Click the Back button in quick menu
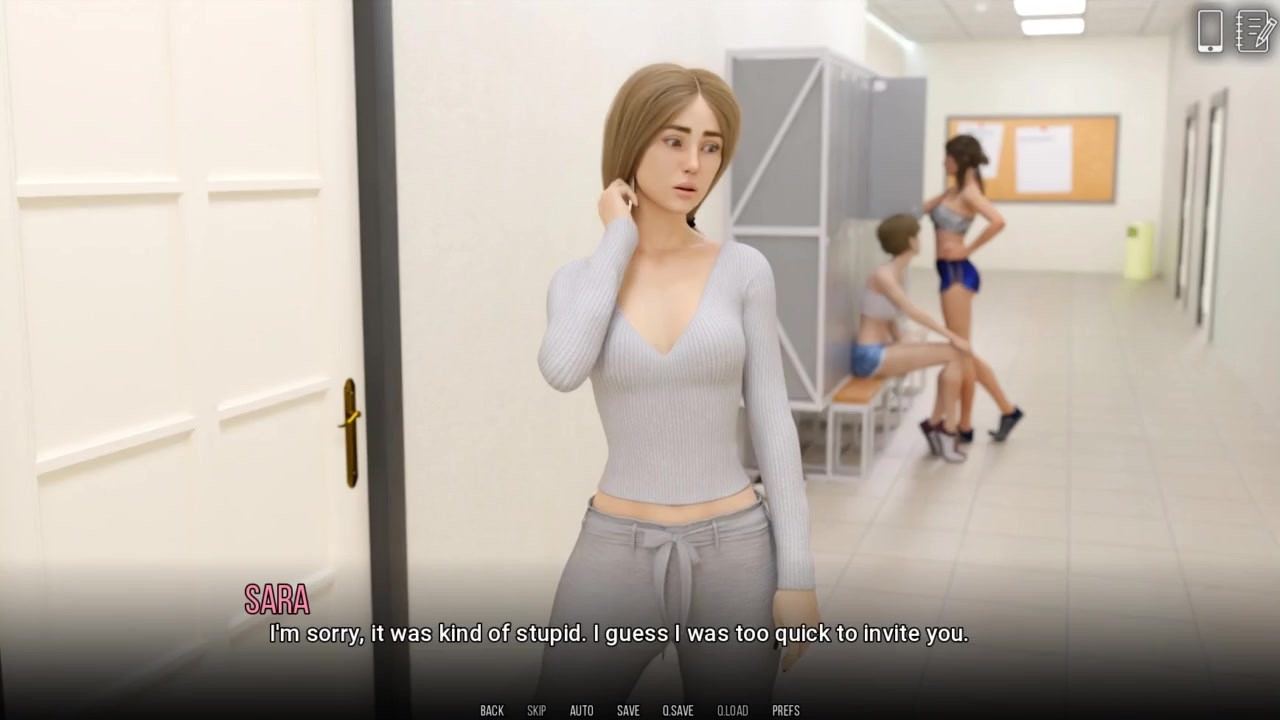The width and height of the screenshot is (1280, 720). tap(492, 711)
